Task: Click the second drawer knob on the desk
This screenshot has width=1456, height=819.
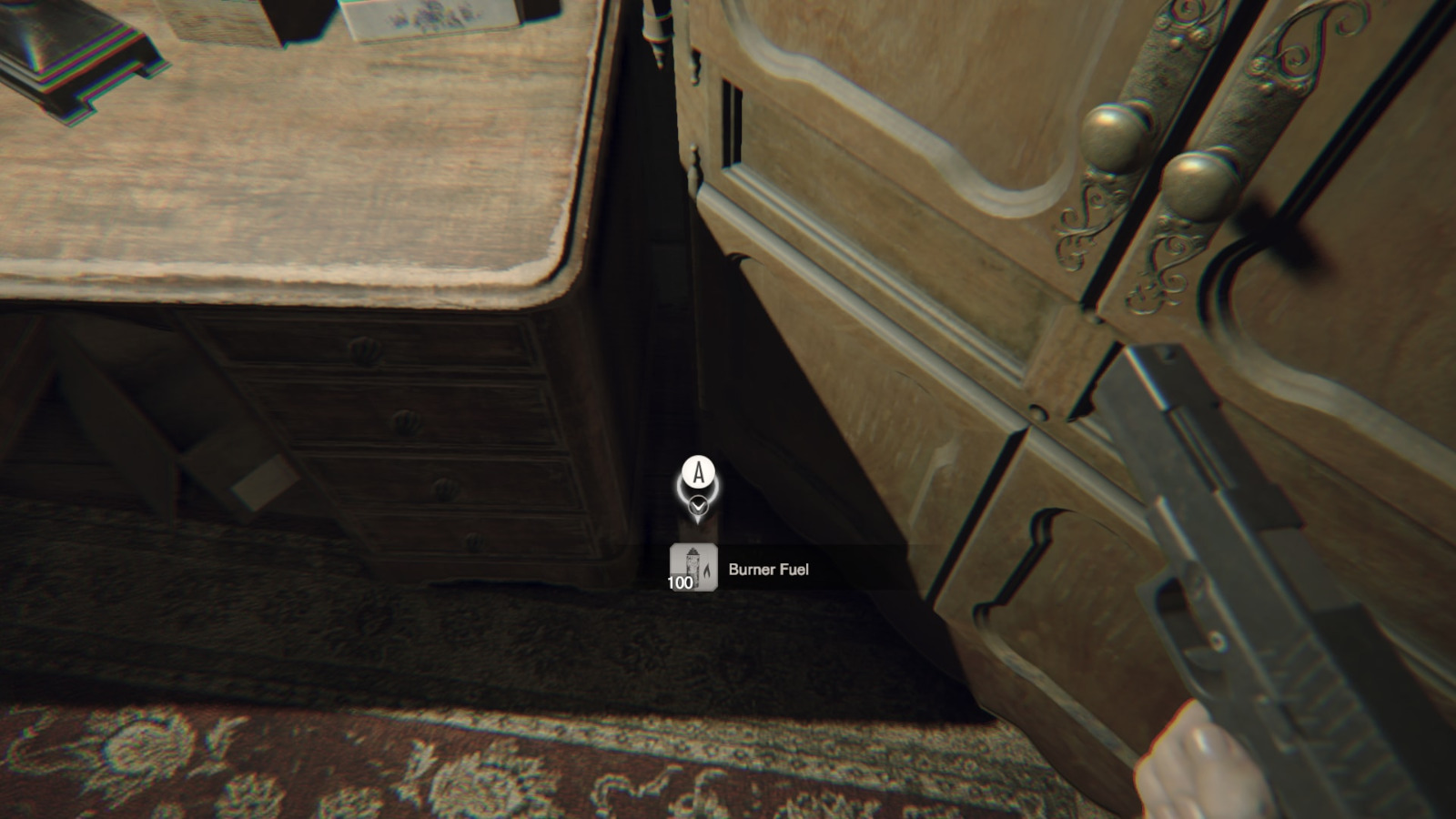Action: pos(406,421)
